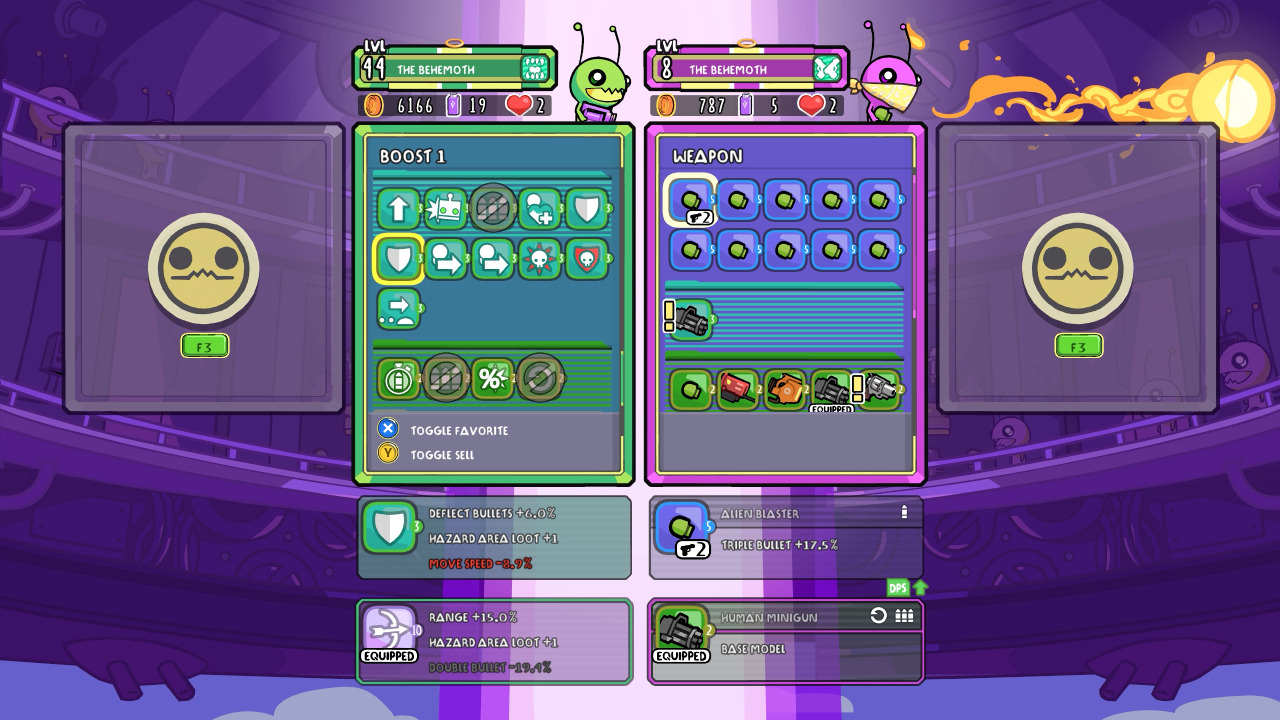Open the equipped Human Minigun panel
This screenshot has width=1280, height=720.
786,641
